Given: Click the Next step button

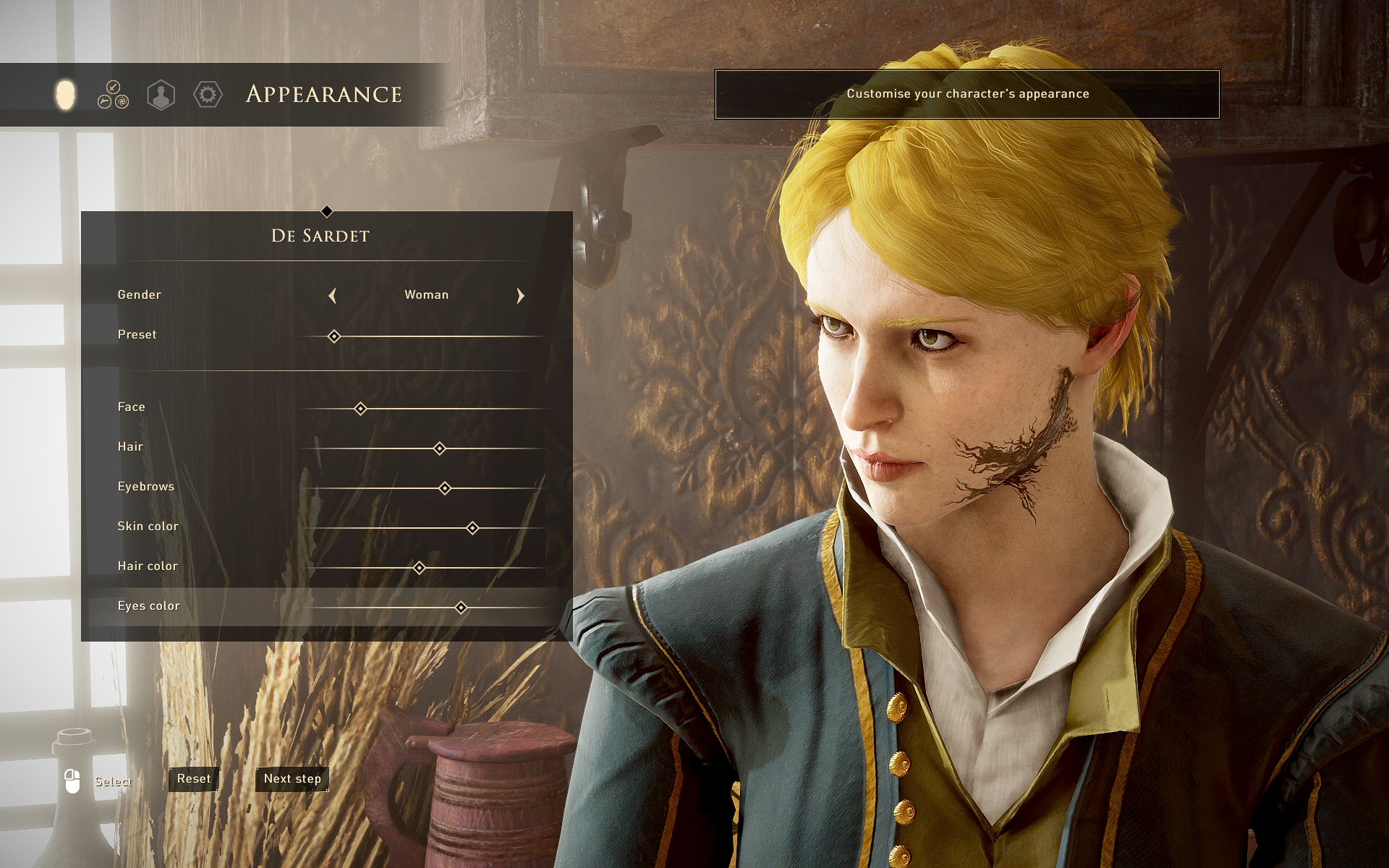Looking at the screenshot, I should (x=292, y=779).
